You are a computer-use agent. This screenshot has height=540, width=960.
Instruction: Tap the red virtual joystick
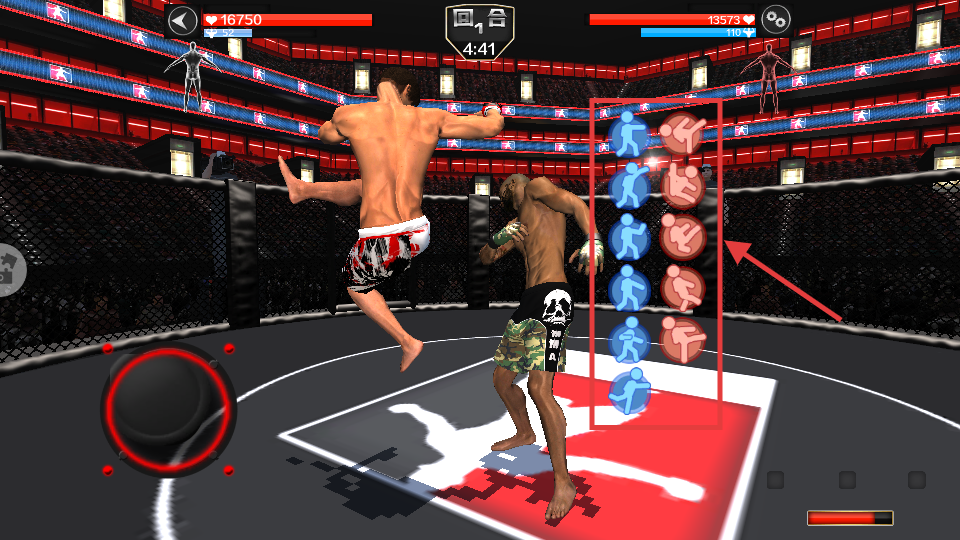[166, 407]
